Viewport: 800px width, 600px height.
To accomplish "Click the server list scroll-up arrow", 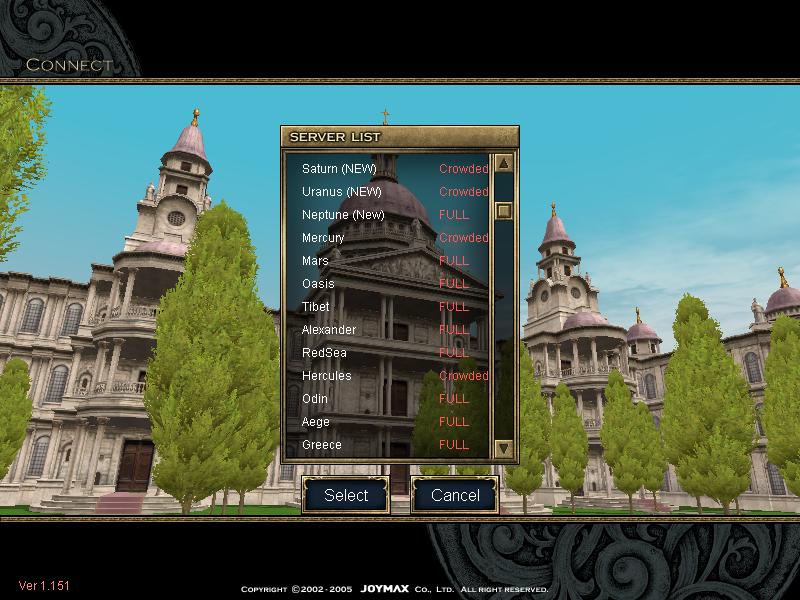I will (x=504, y=164).
